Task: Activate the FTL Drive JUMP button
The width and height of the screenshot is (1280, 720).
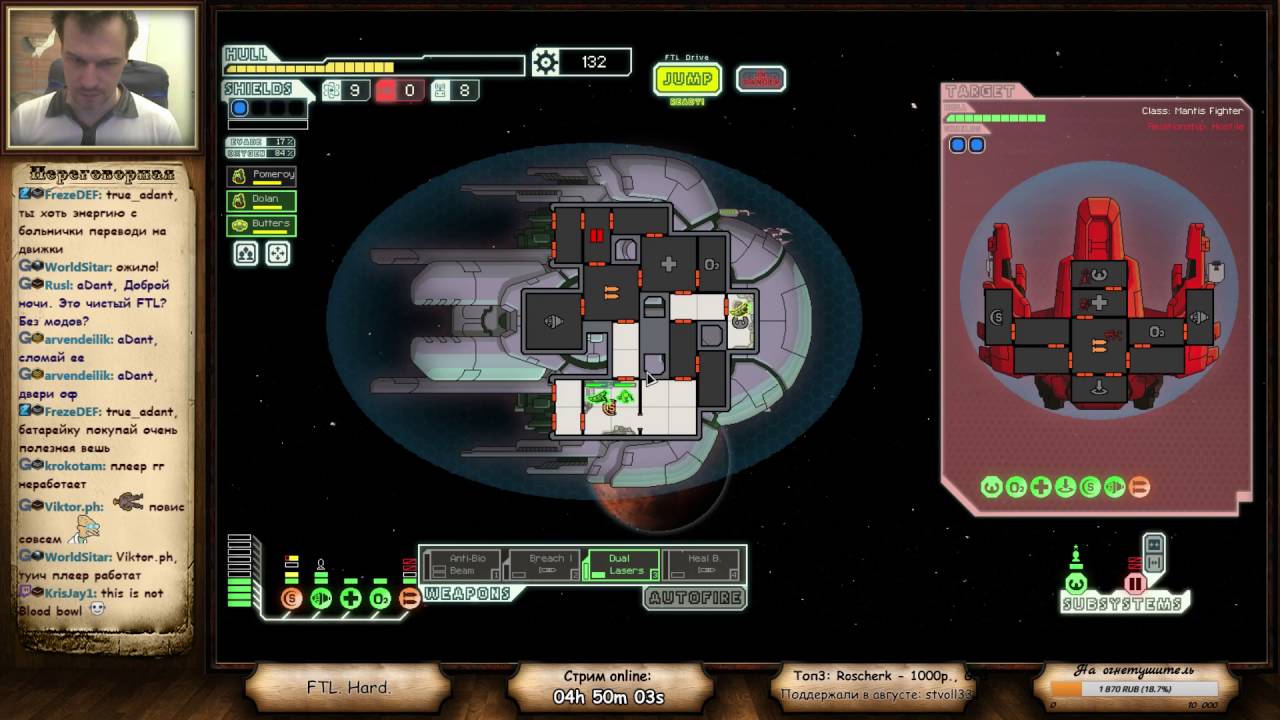Action: coord(687,79)
